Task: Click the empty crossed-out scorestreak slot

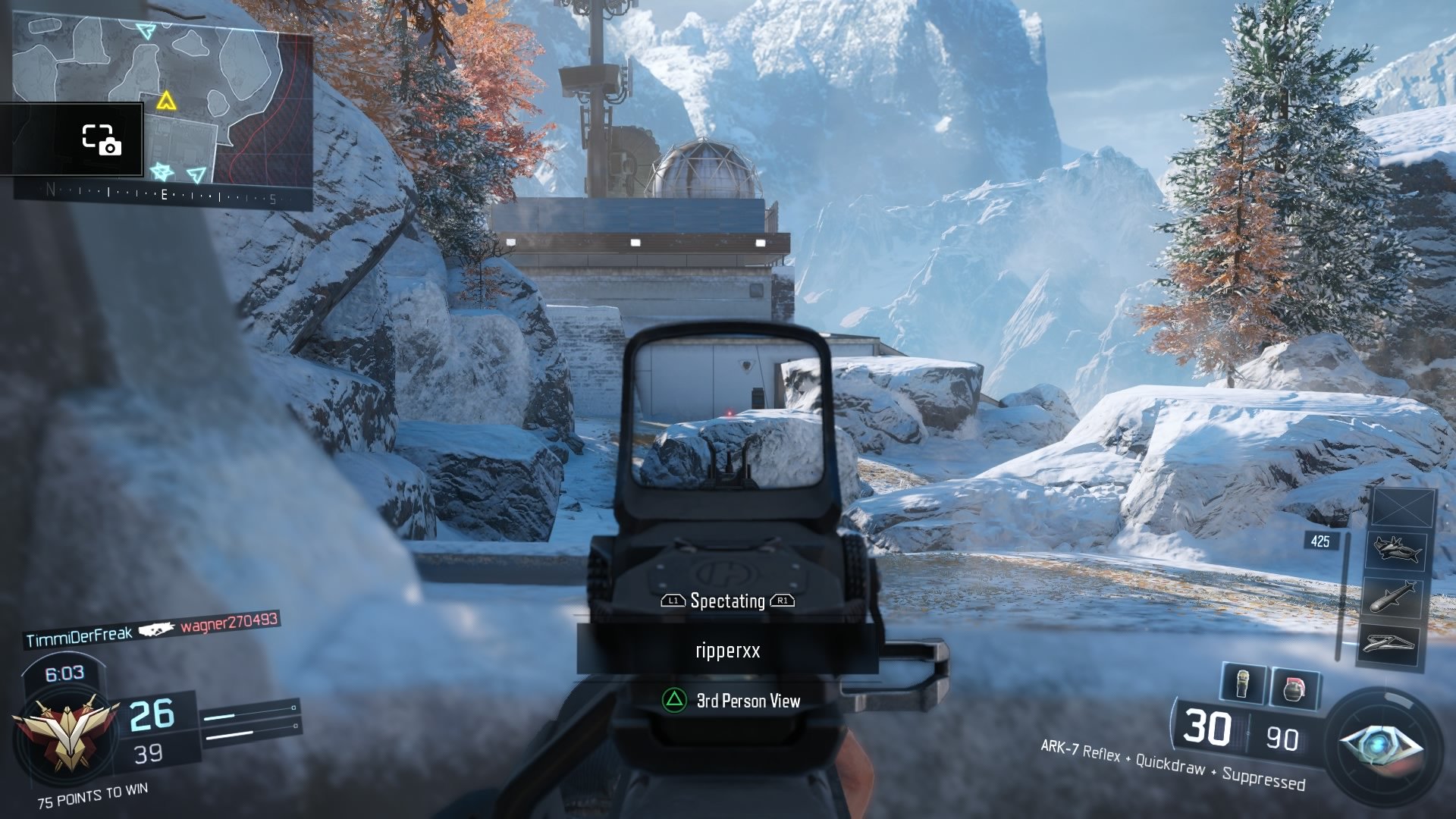Action: point(1401,507)
